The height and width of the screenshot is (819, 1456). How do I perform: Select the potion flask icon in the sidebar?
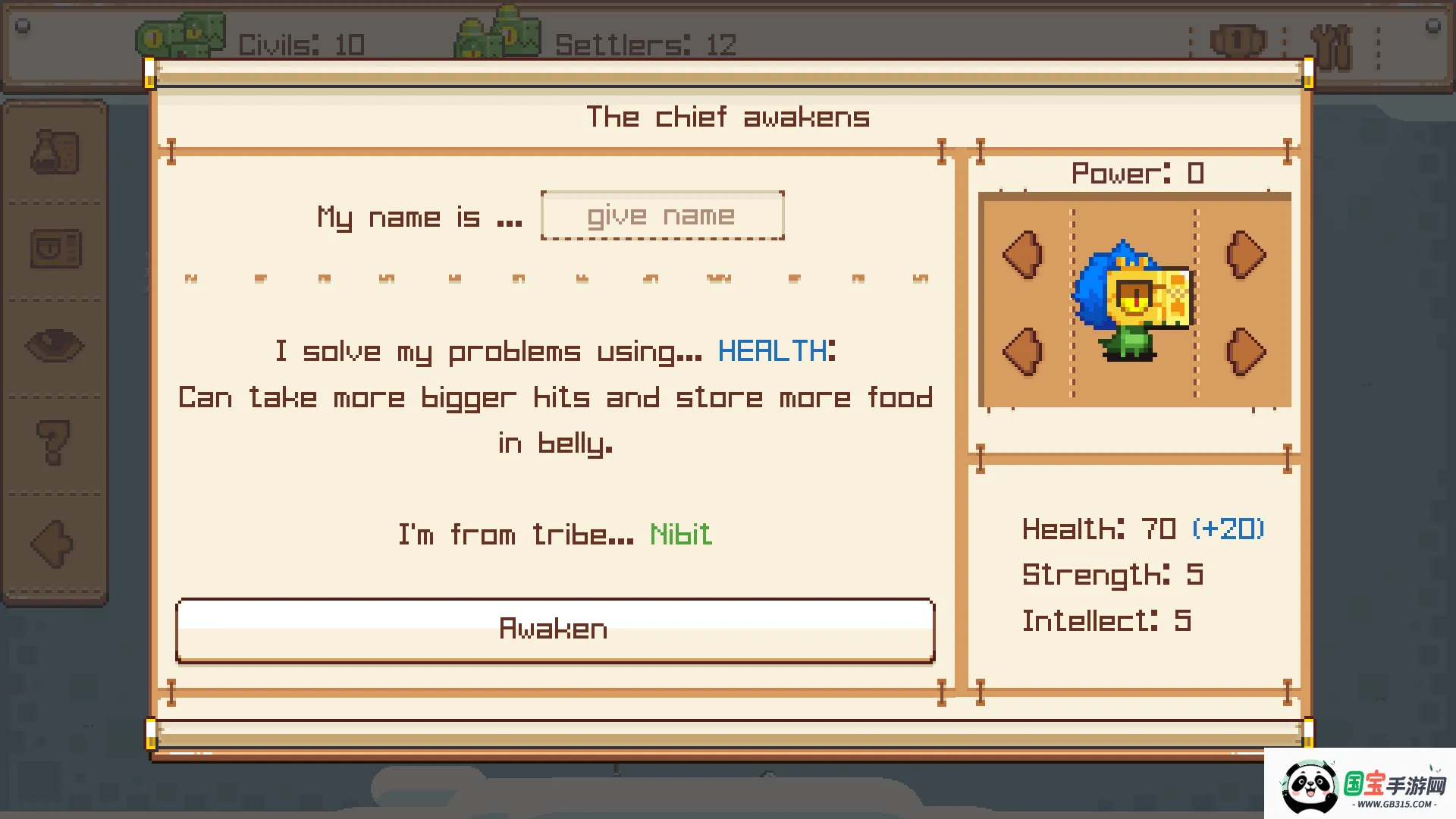pyautogui.click(x=55, y=152)
